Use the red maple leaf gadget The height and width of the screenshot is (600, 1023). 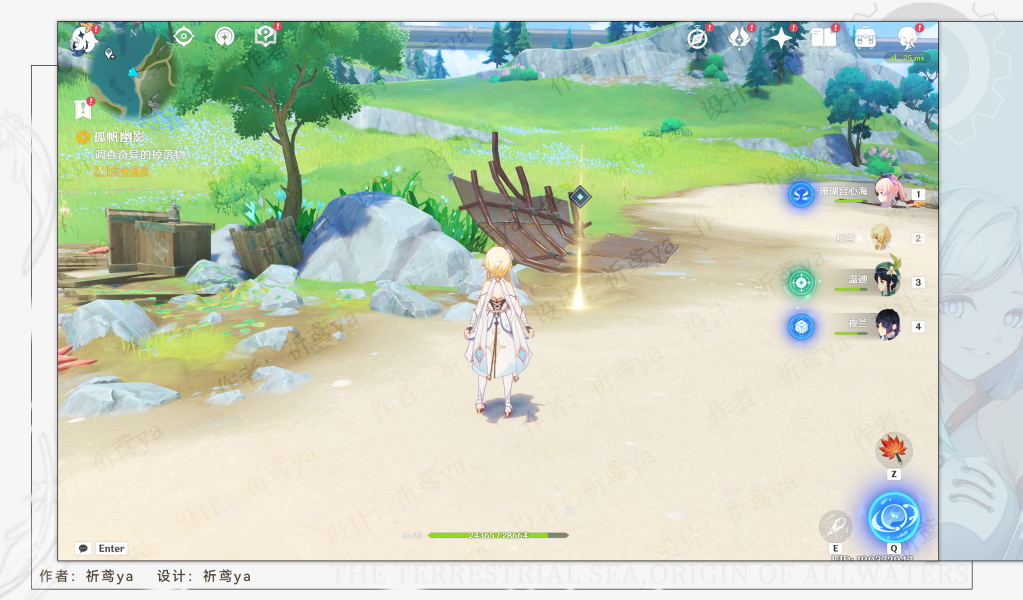(x=893, y=450)
